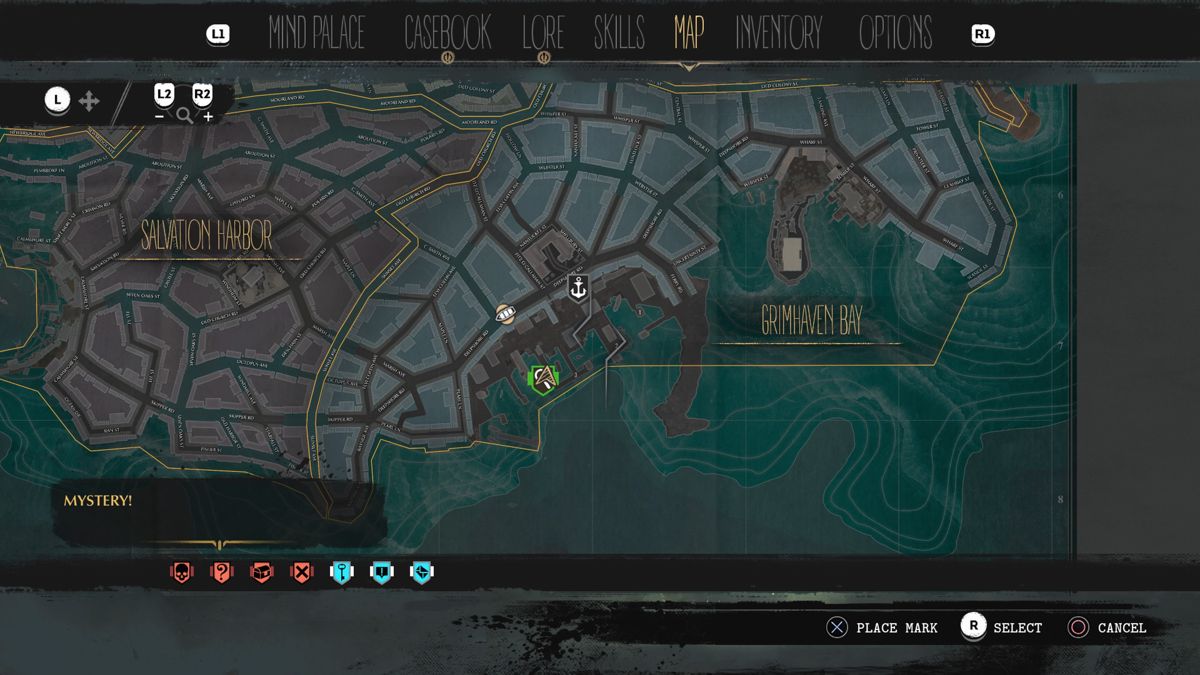This screenshot has width=1200, height=675.
Task: Pick the red treasure chest mark icon
Action: coord(261,573)
